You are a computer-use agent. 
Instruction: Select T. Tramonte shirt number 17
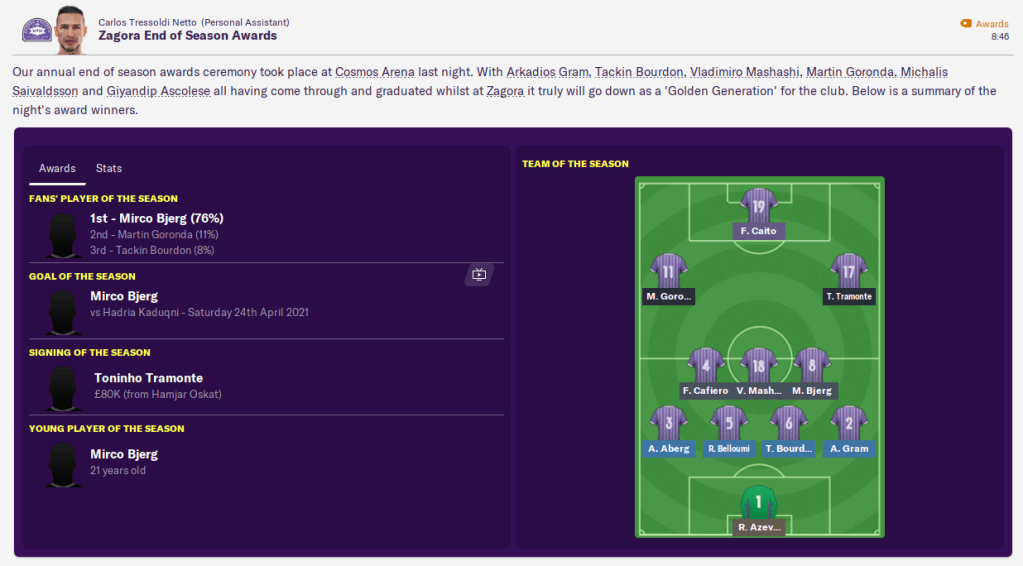[849, 271]
